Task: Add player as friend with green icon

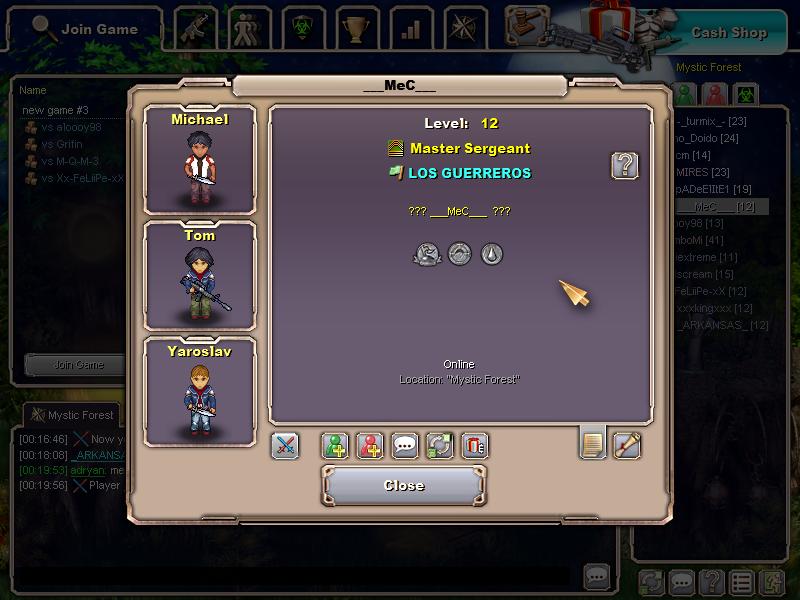Action: (x=335, y=446)
